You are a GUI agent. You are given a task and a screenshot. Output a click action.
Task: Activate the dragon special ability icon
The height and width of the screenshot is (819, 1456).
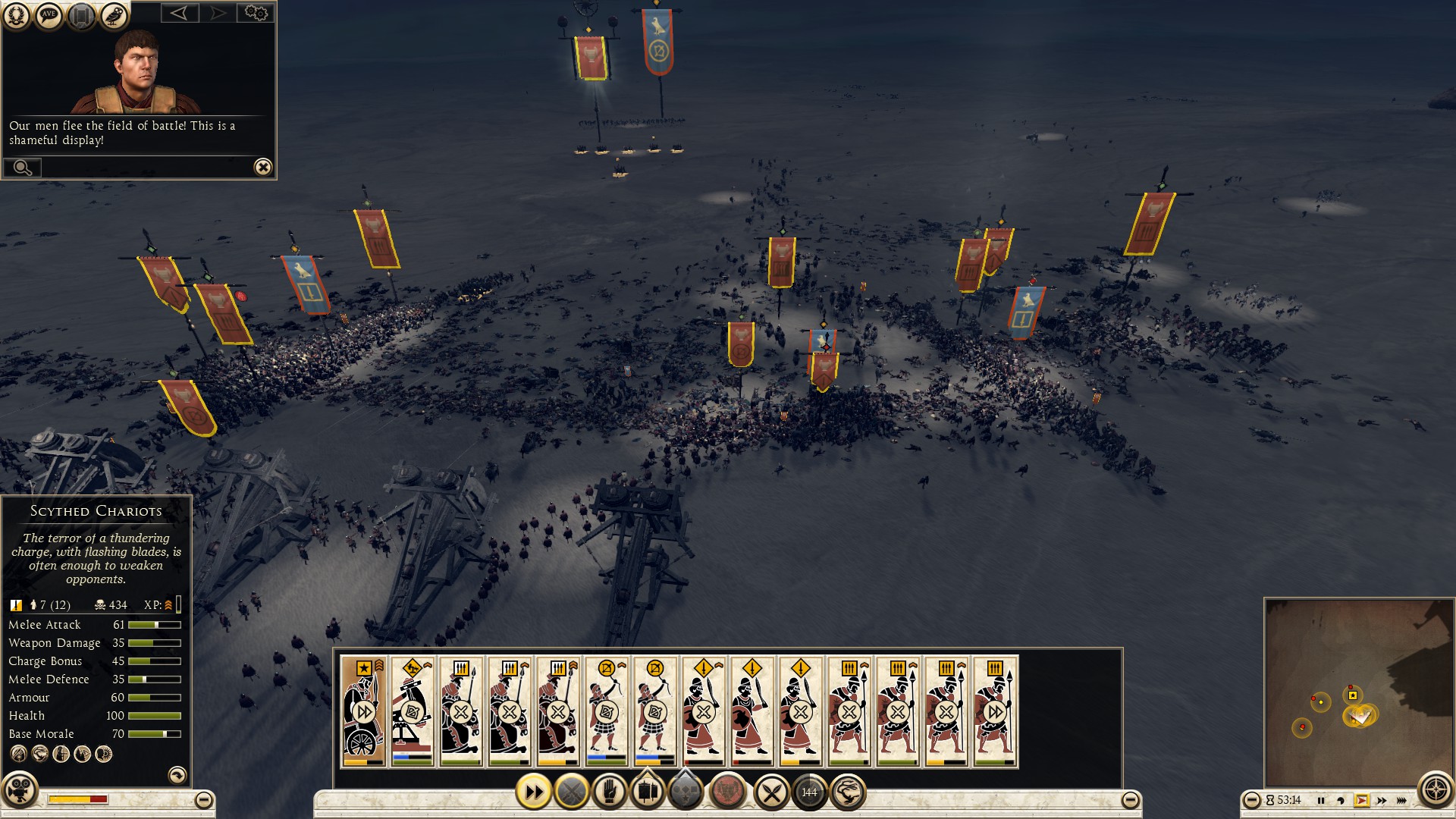click(x=848, y=792)
